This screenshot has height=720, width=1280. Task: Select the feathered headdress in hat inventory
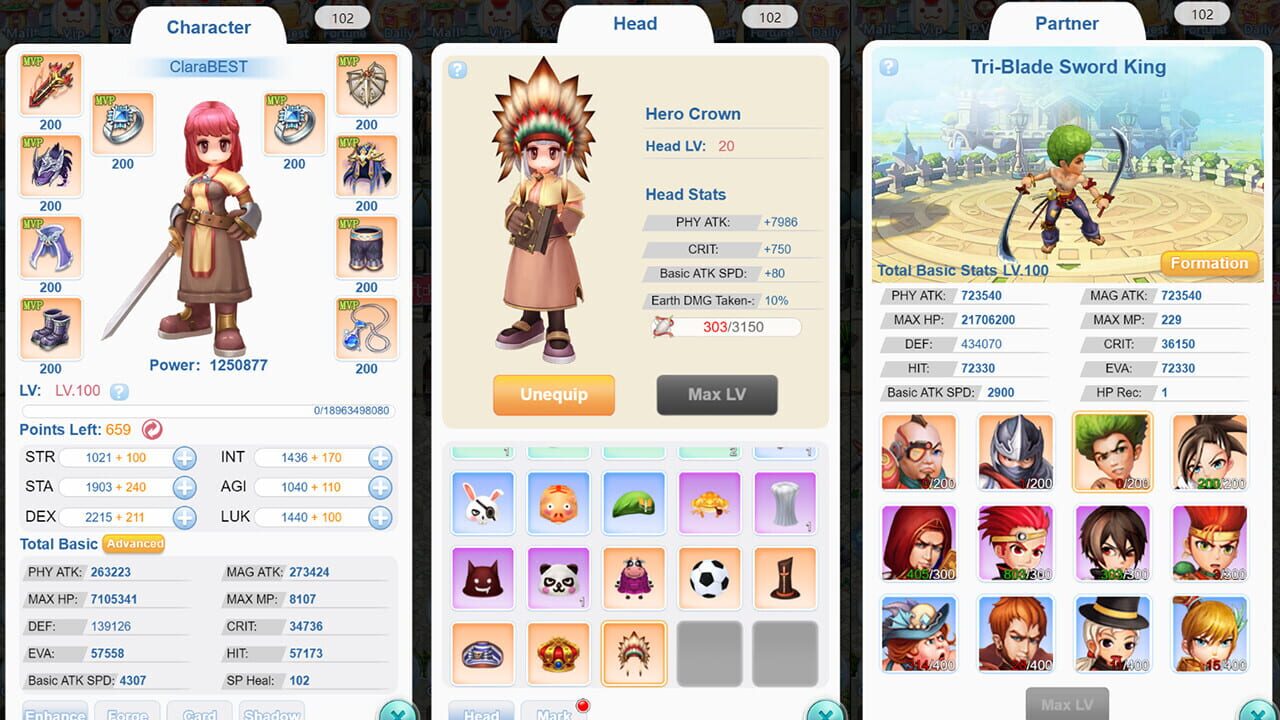tap(634, 653)
